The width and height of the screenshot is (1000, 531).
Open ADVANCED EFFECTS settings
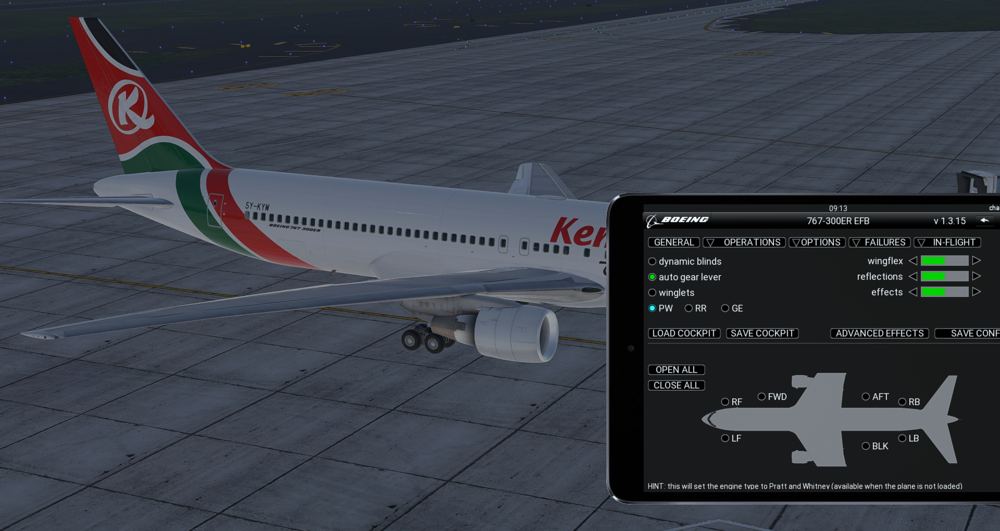[879, 333]
